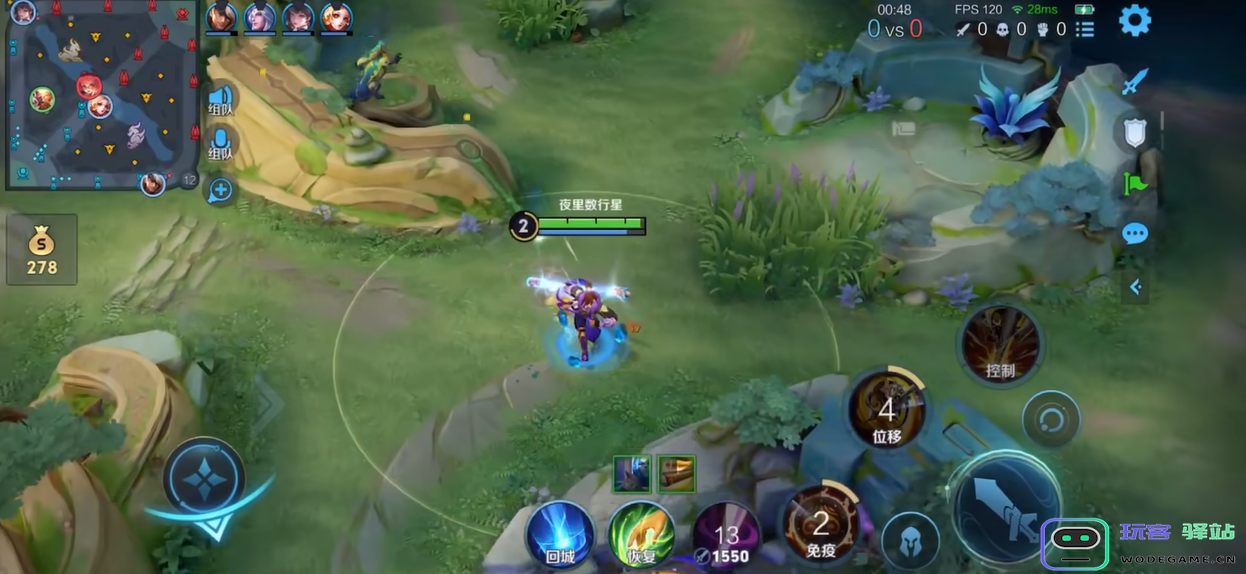The width and height of the screenshot is (1246, 574).
Task: Toggle the 组队 speaker voice button
Action: 220,99
